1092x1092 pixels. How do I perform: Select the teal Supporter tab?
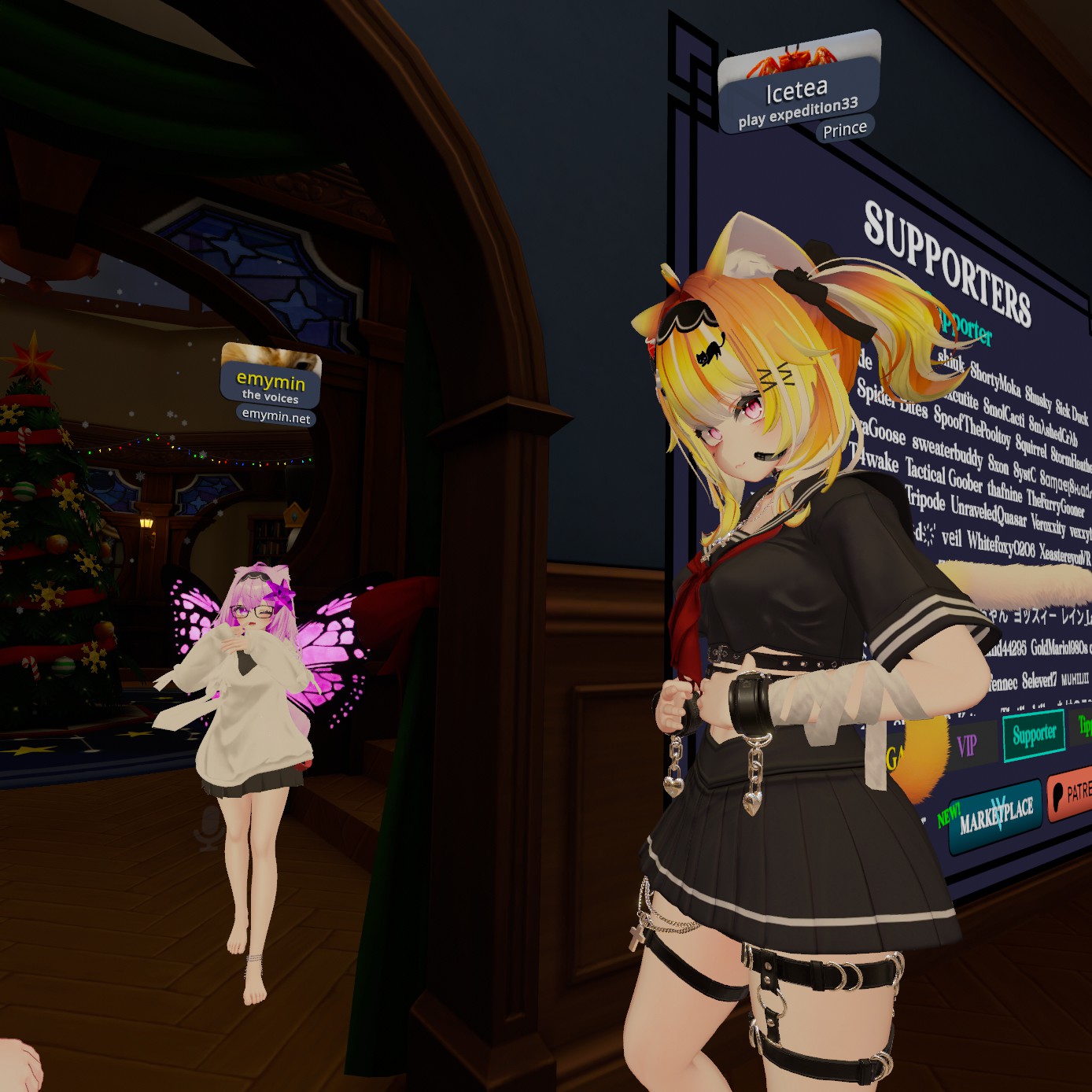(x=1034, y=735)
